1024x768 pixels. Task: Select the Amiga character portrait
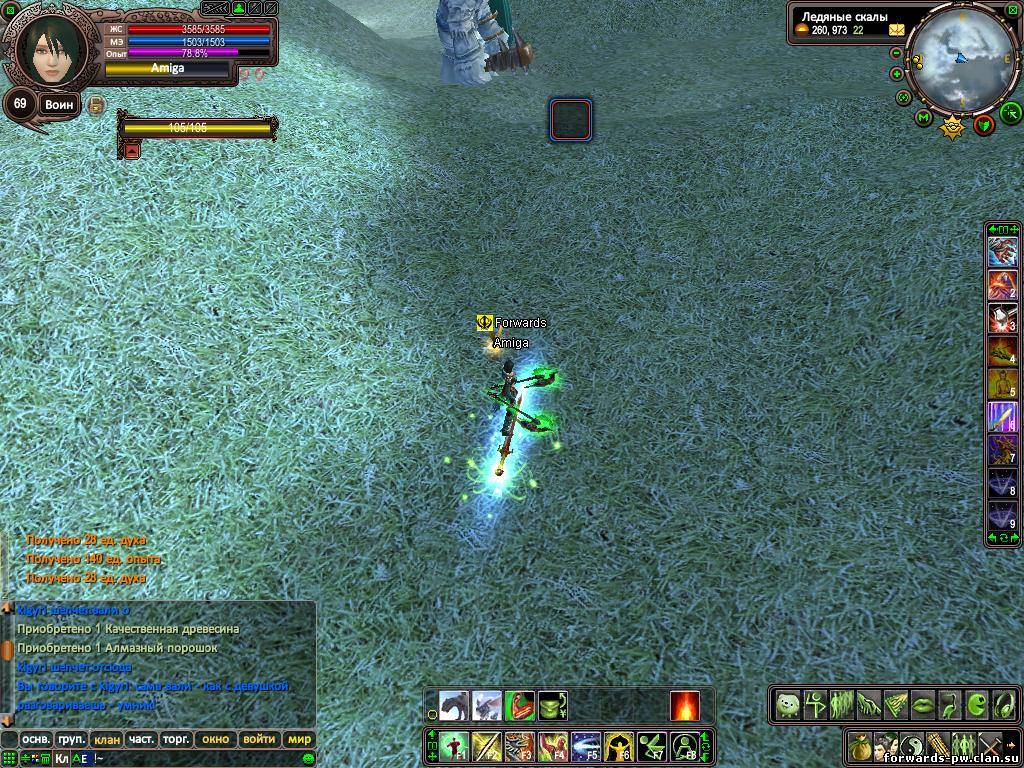click(x=50, y=47)
